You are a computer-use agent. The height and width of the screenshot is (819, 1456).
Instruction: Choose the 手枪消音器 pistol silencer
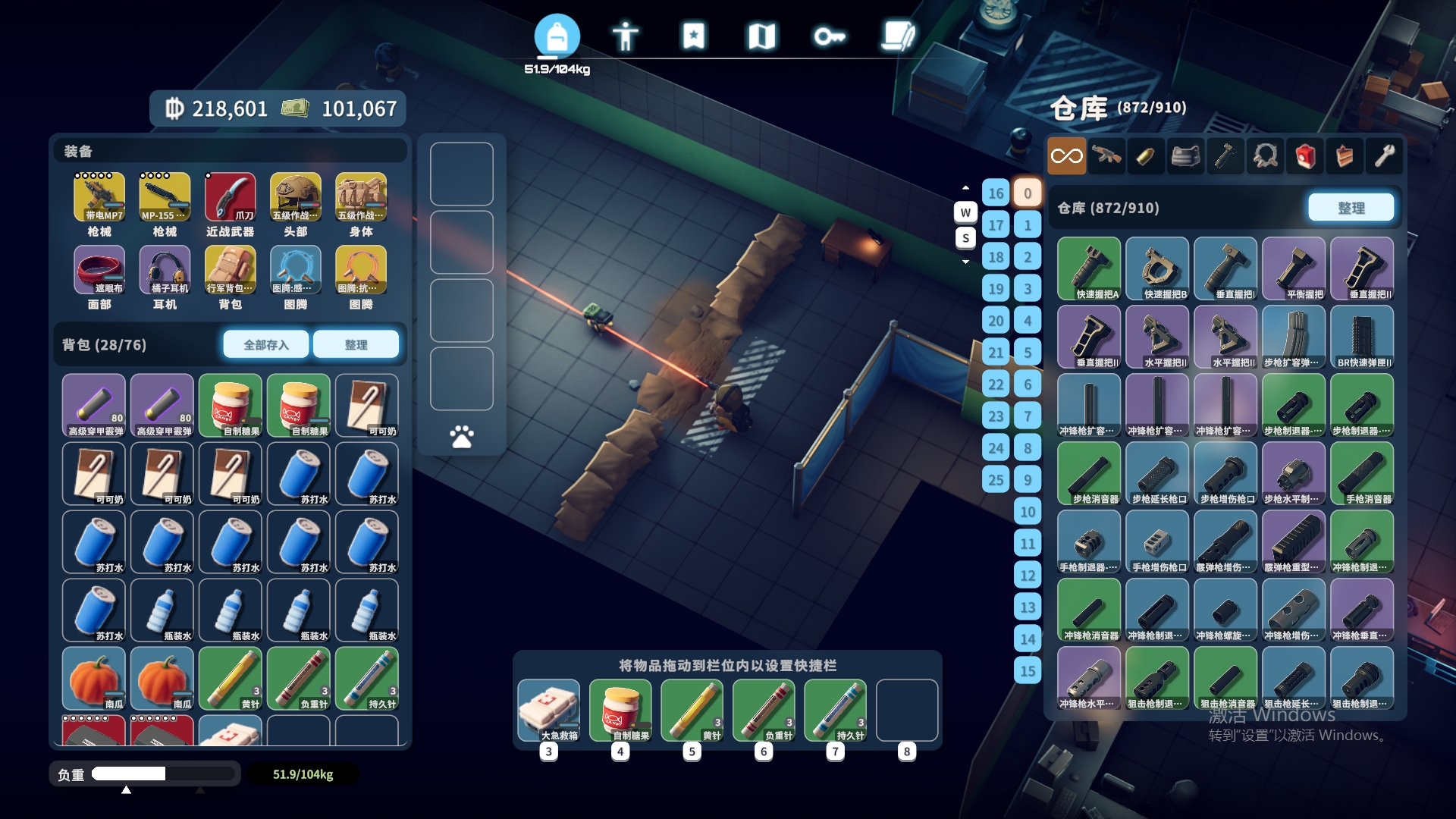[x=1362, y=473]
